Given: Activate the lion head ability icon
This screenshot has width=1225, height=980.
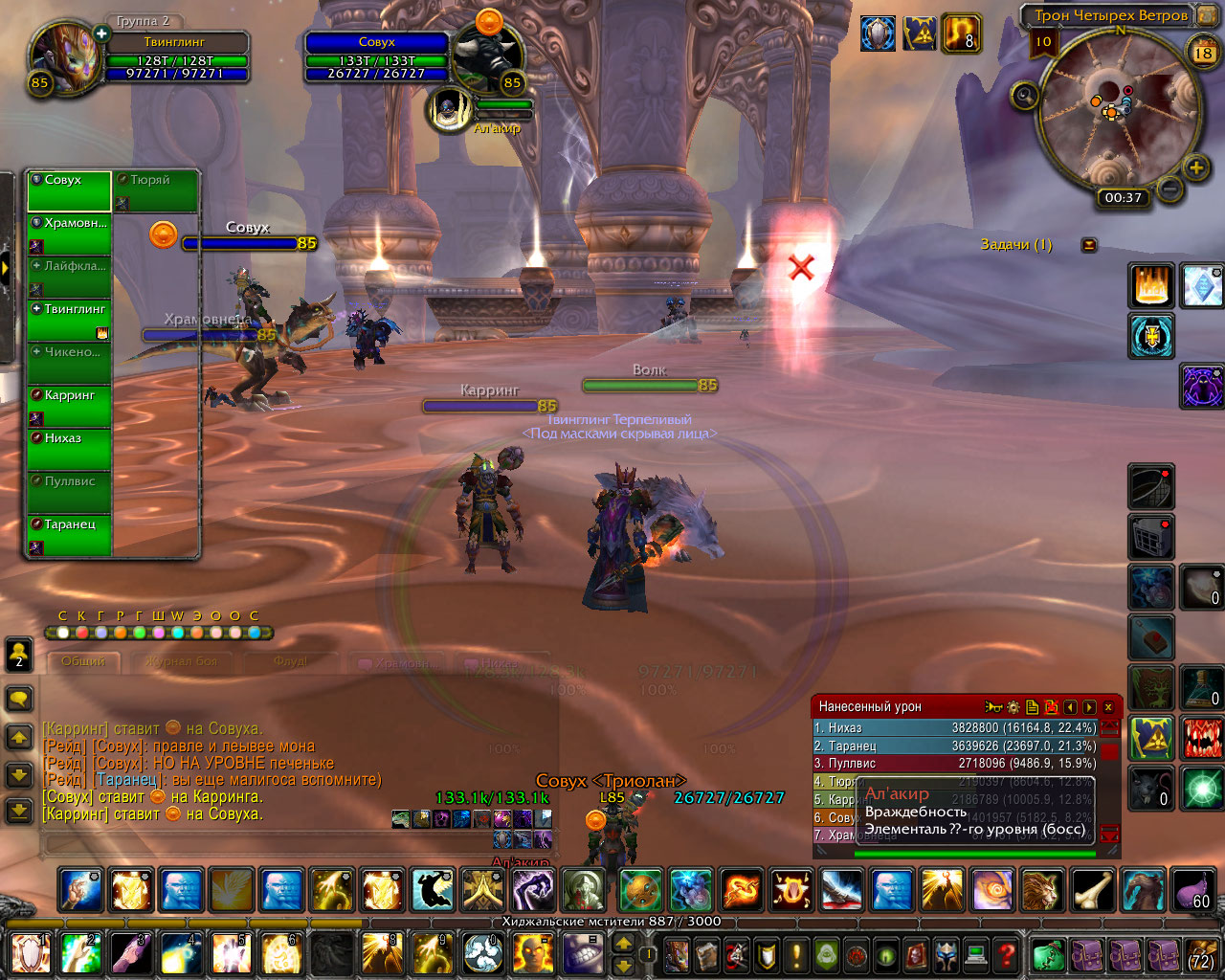Looking at the screenshot, I should 1042,889.
